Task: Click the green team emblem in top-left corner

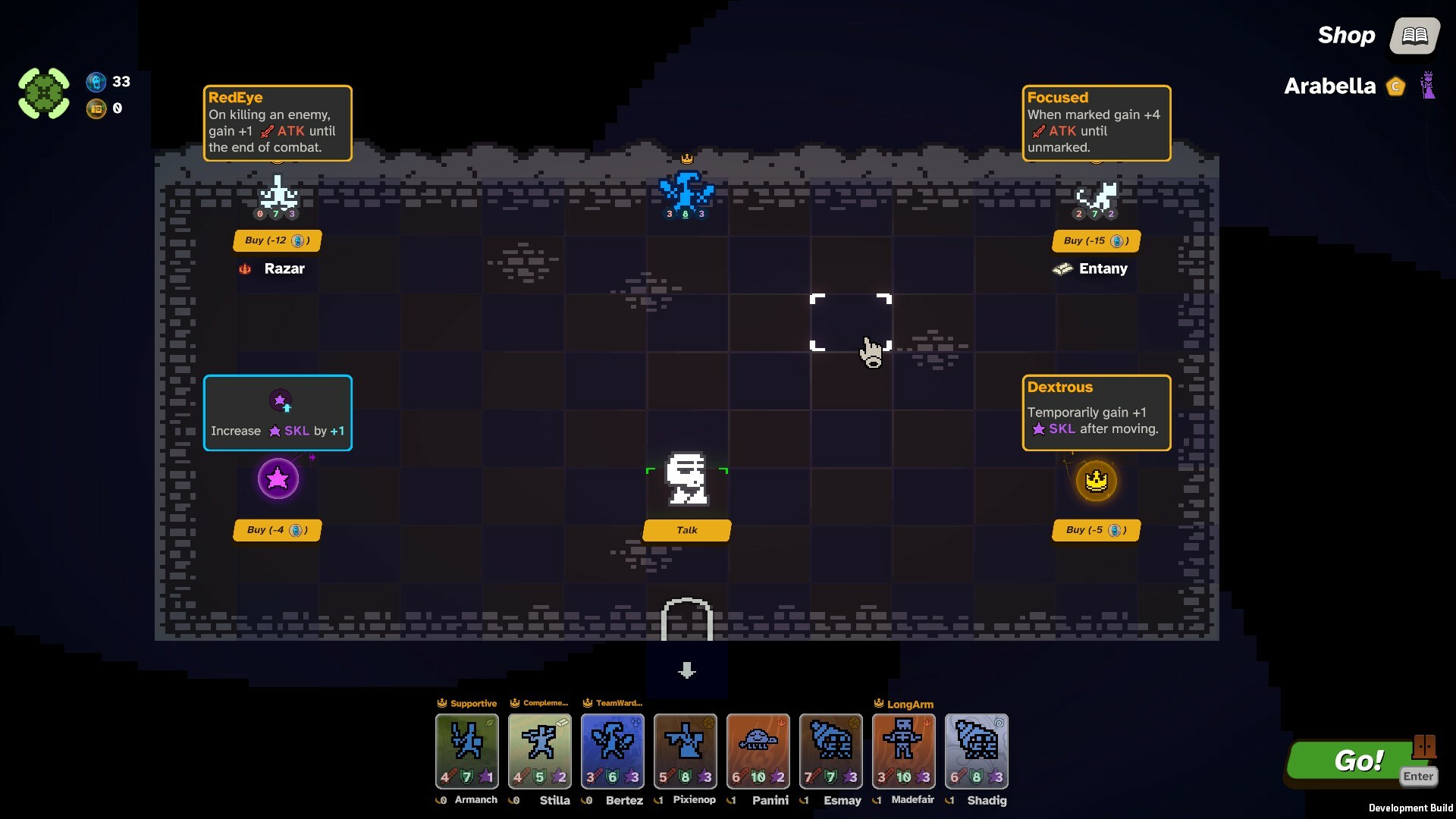Action: [43, 93]
